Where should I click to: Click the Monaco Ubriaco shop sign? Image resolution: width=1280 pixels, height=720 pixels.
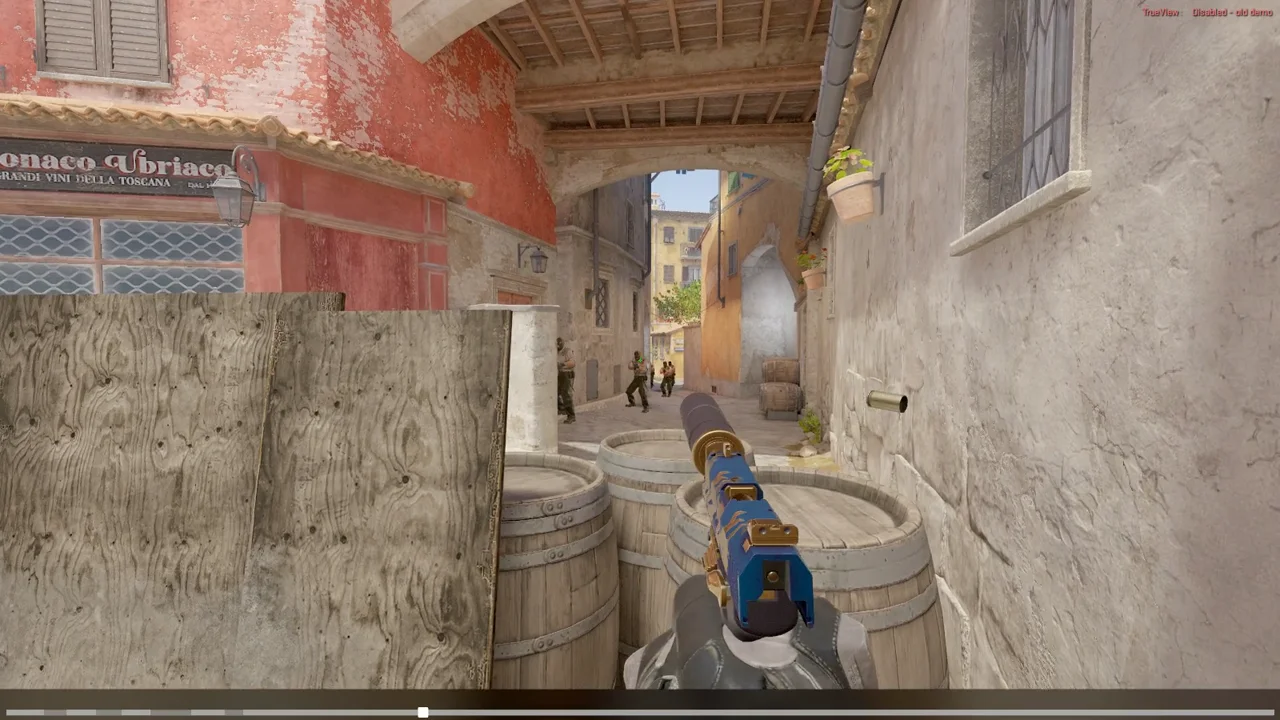tap(110, 165)
